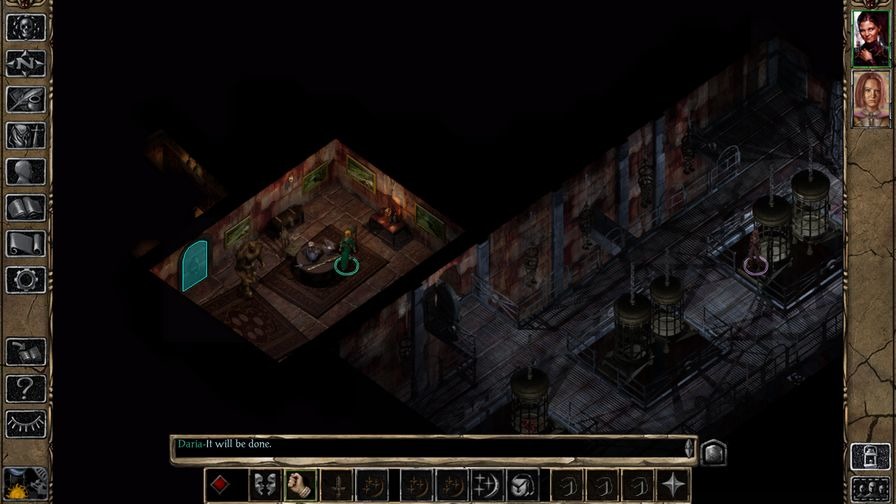Click the red gem button in action bar
Image resolution: width=896 pixels, height=504 pixels.
click(221, 485)
